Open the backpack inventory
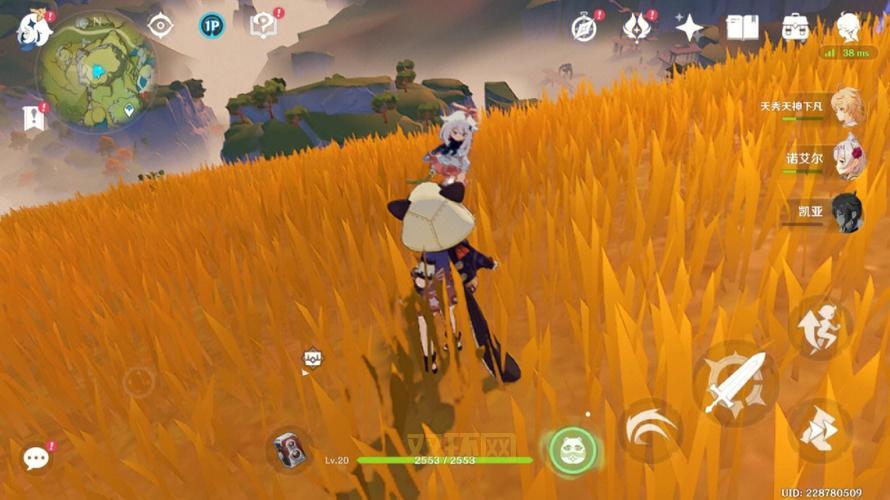 (x=796, y=28)
